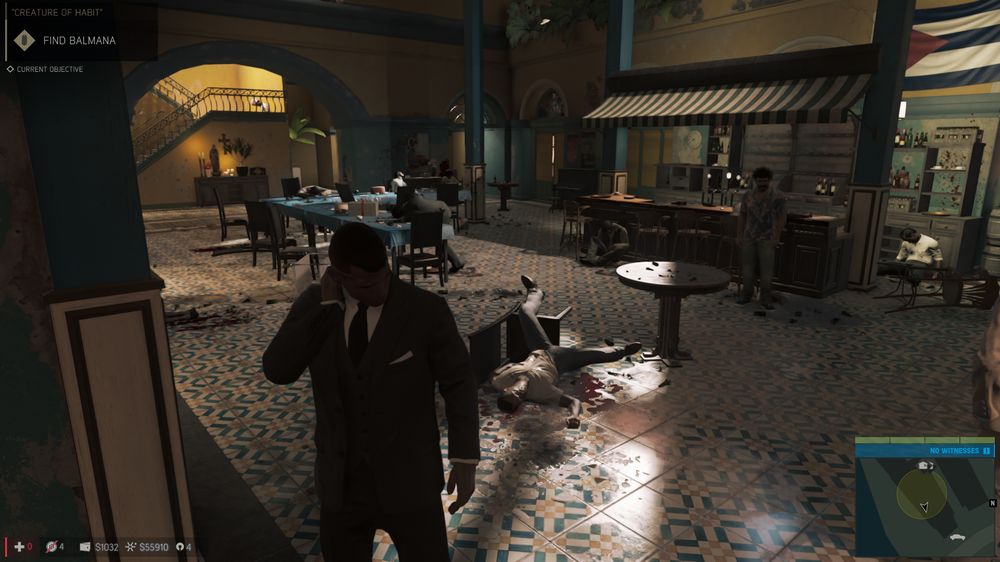Select the Find Balmana objective tracker
1000x562 pixels.
[78, 41]
